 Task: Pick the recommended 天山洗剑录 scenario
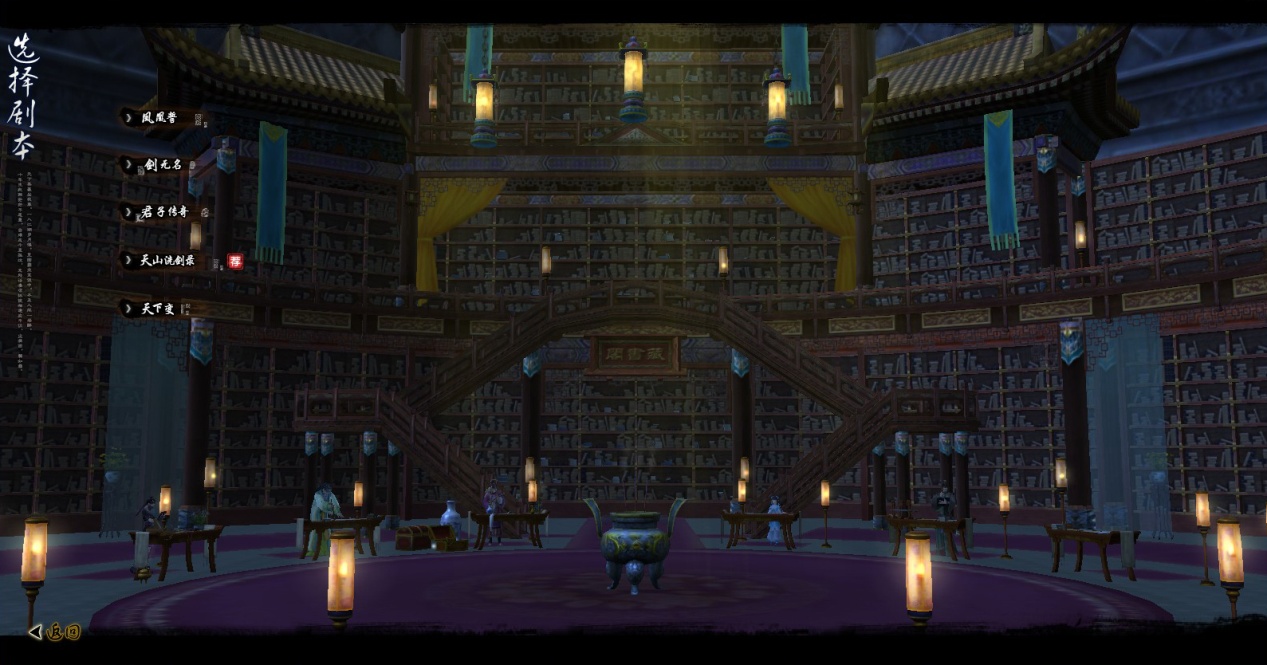[x=167, y=261]
